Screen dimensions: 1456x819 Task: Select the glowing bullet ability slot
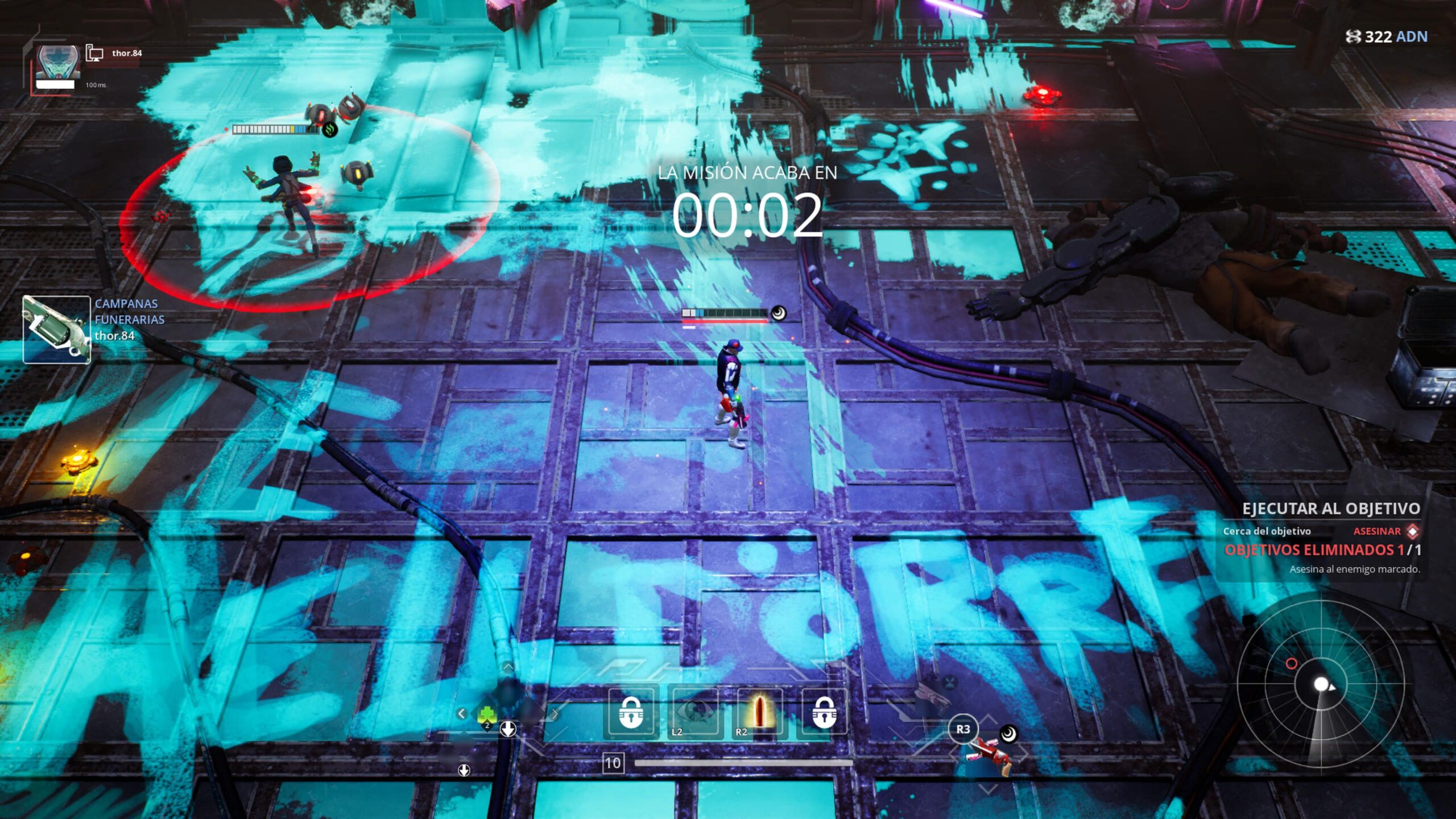click(x=759, y=712)
